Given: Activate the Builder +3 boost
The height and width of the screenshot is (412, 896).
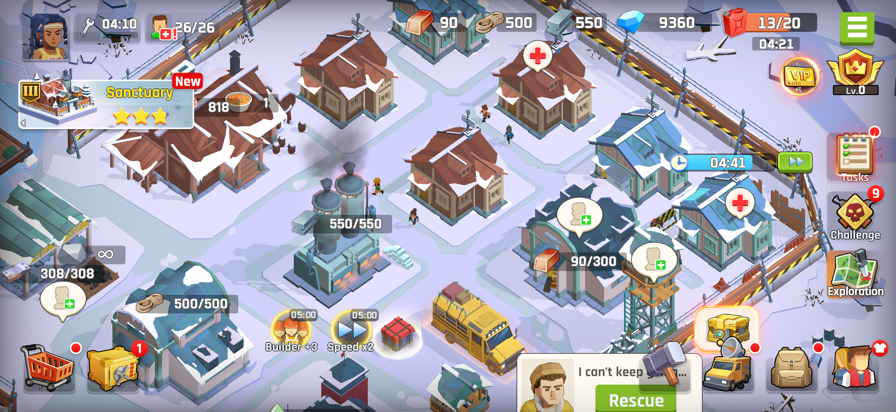Looking at the screenshot, I should pos(291,329).
